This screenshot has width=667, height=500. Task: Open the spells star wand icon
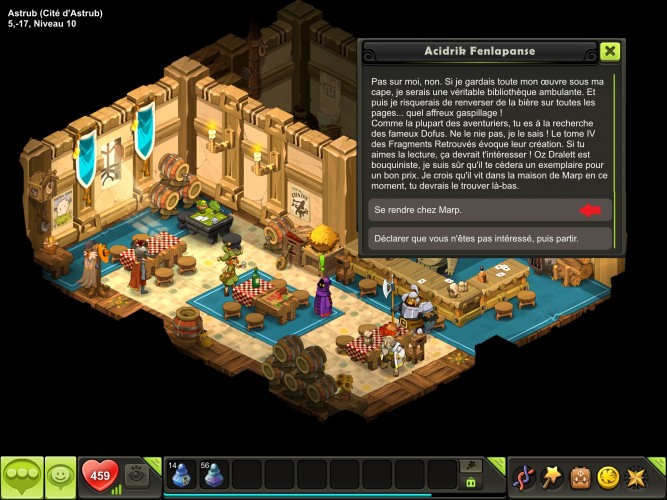[551, 476]
